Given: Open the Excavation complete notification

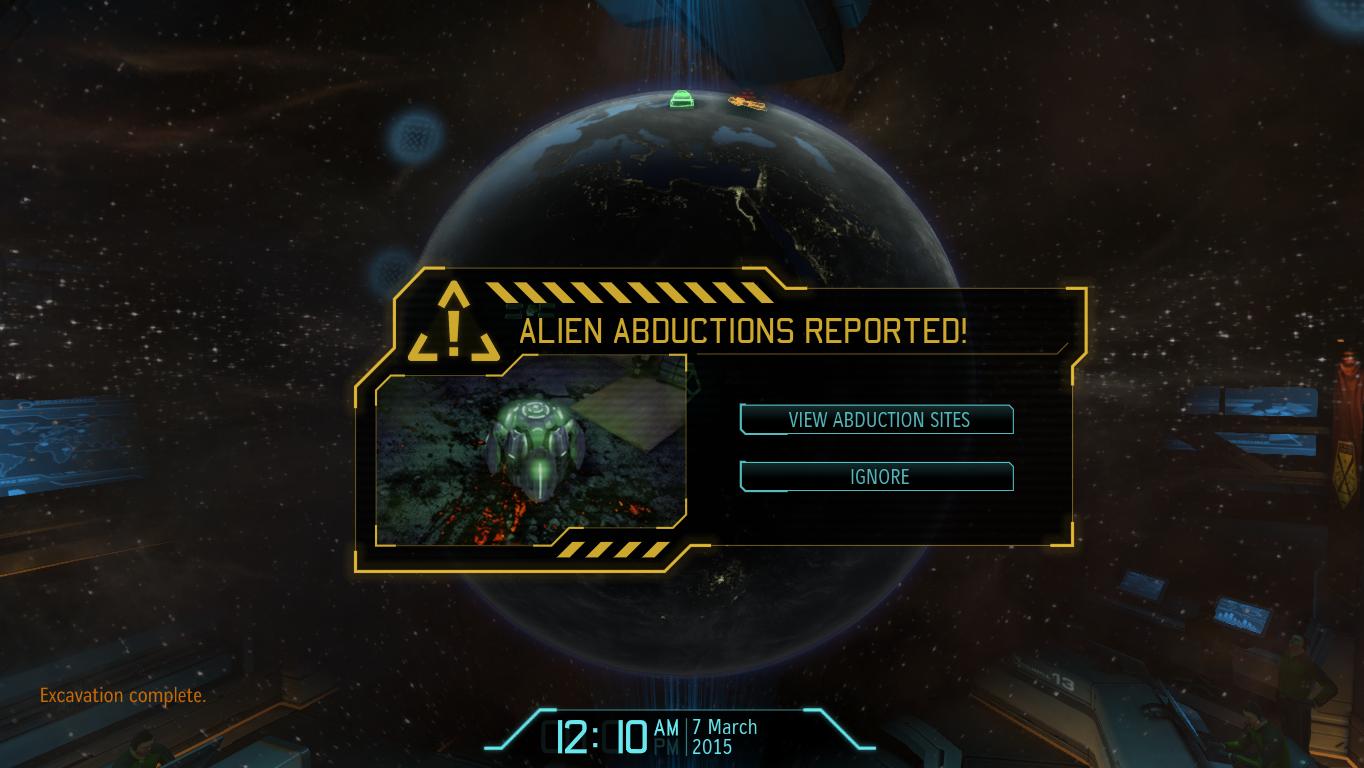Looking at the screenshot, I should coord(122,695).
